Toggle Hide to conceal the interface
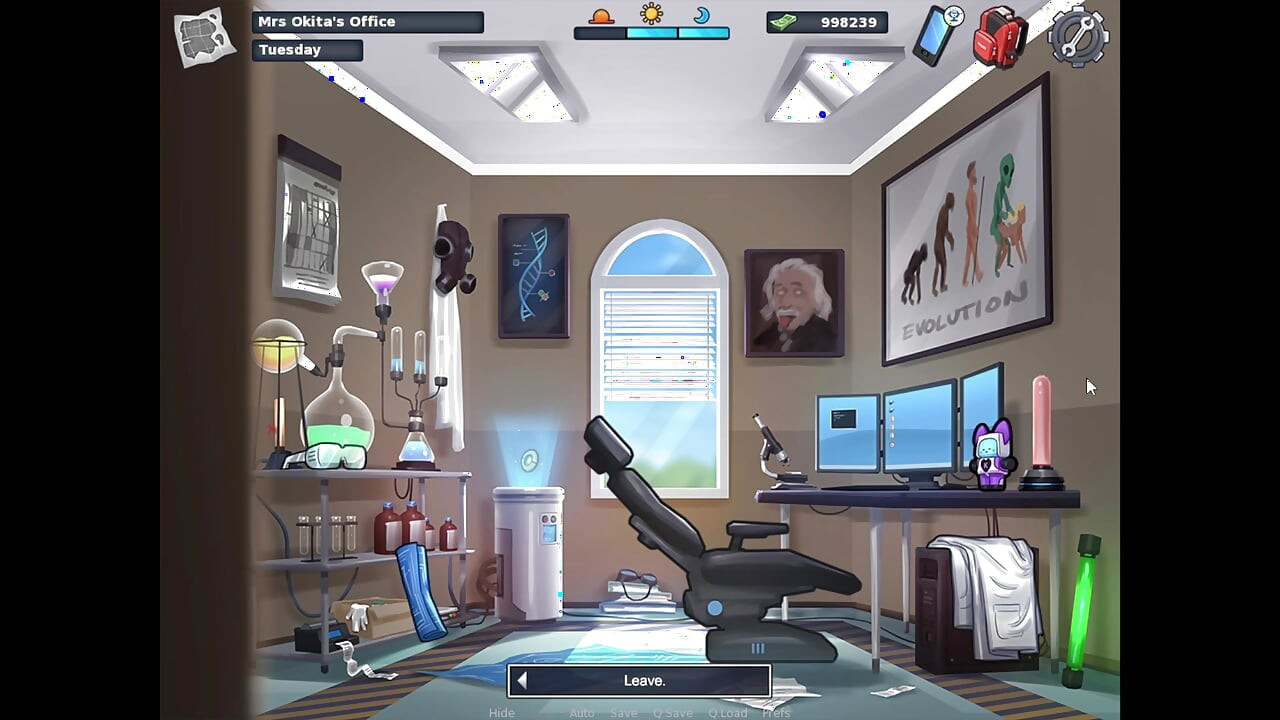 (x=501, y=712)
